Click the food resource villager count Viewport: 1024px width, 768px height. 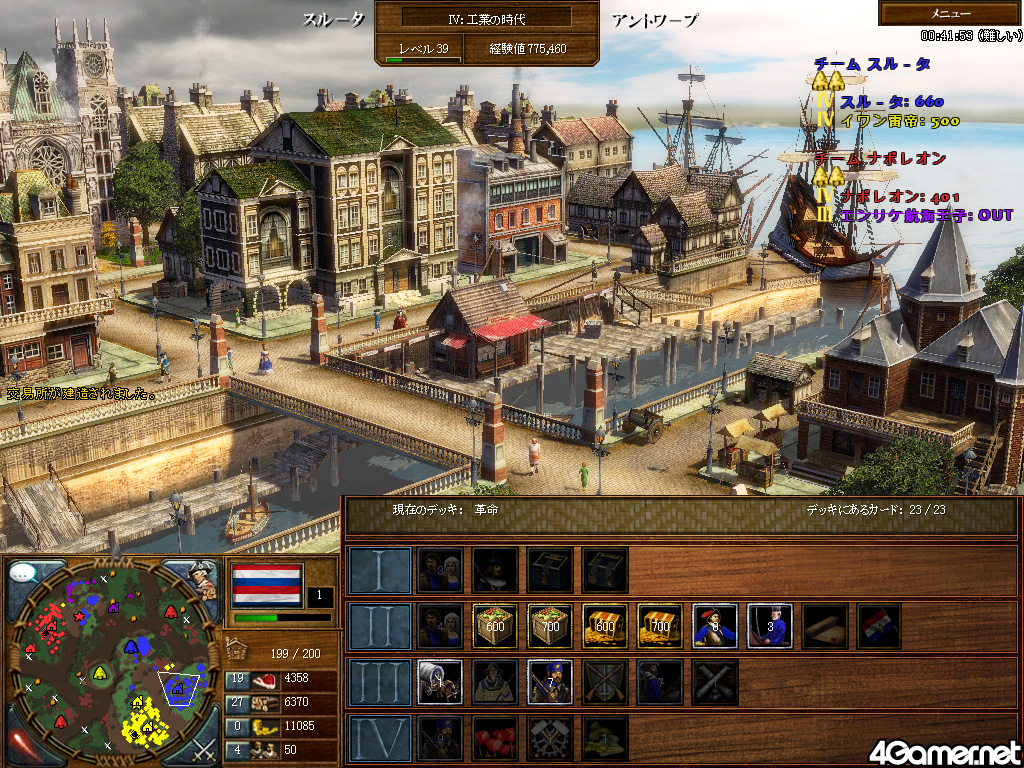(x=238, y=679)
